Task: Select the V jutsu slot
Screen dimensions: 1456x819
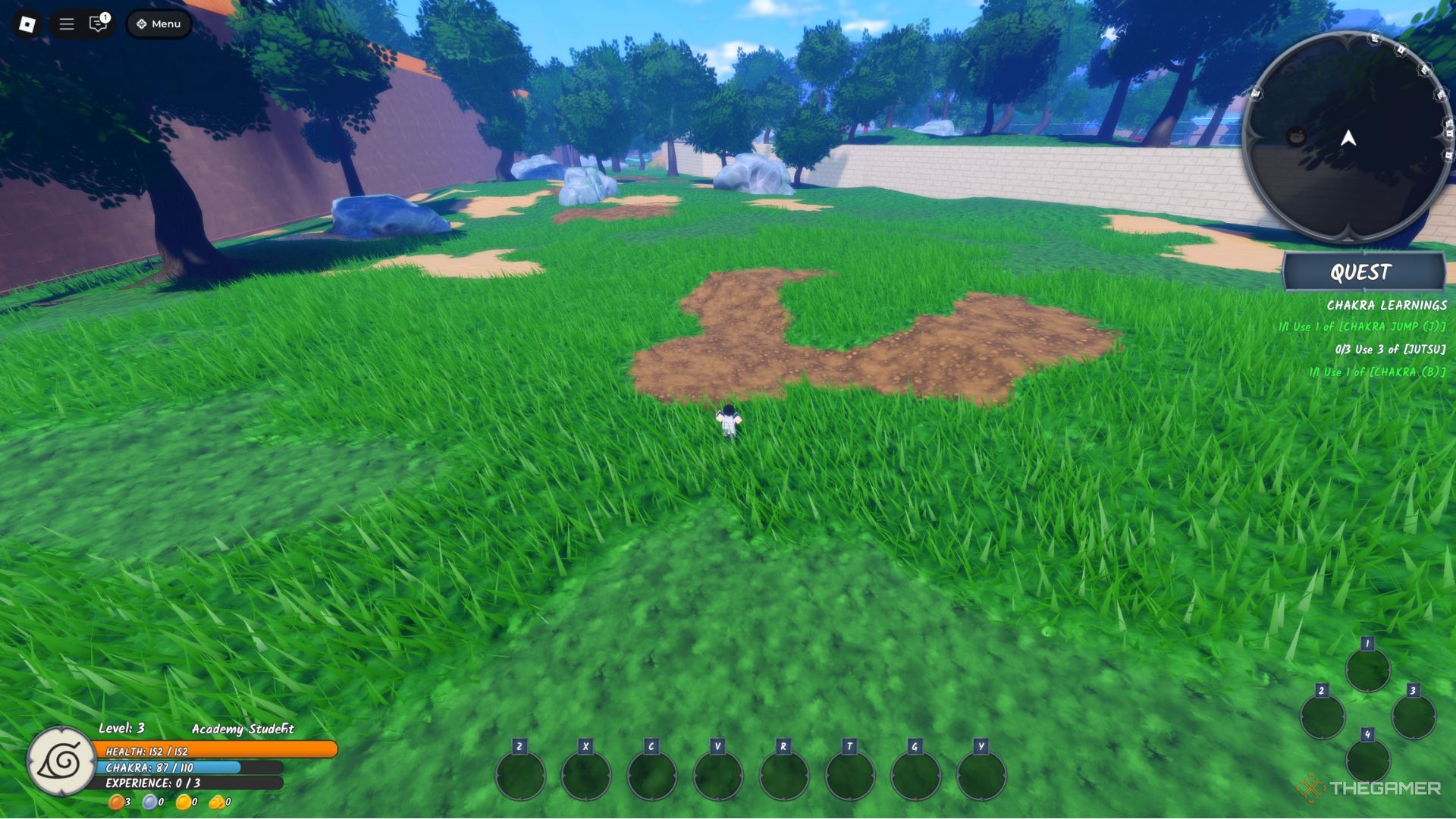Action: click(718, 775)
